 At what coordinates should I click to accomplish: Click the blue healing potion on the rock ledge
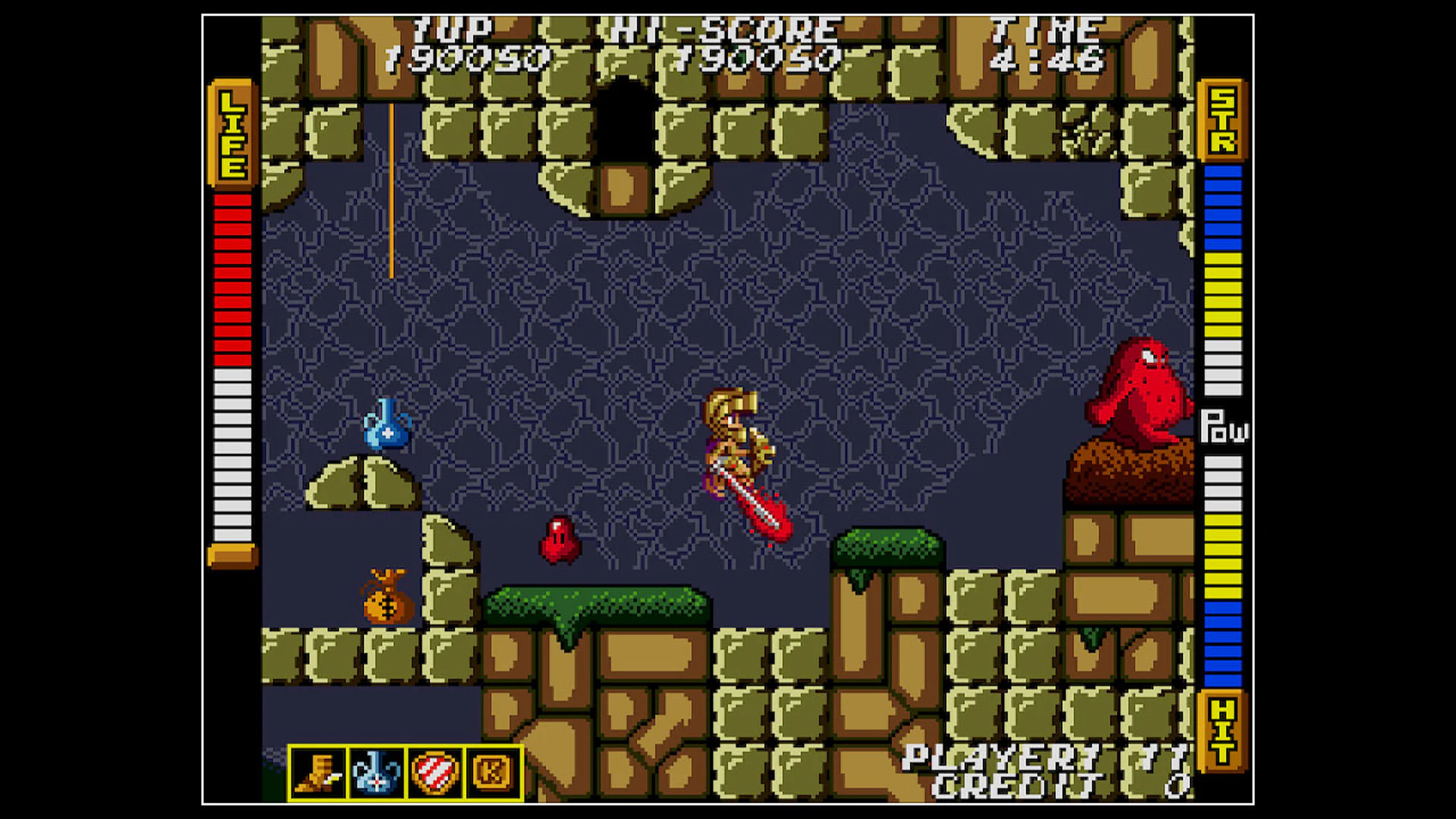point(388,428)
